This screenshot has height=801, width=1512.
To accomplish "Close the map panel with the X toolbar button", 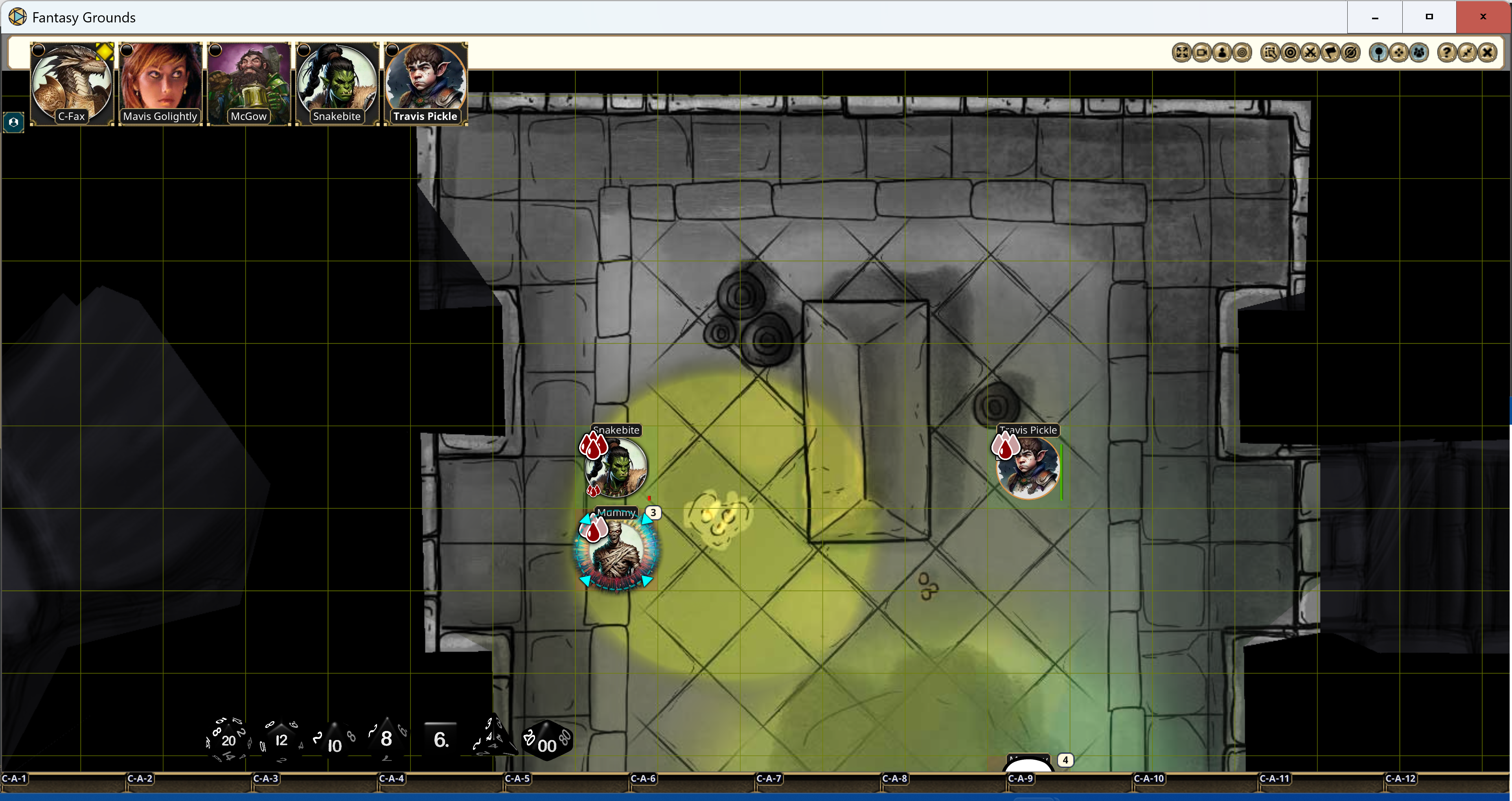I will 1487,53.
